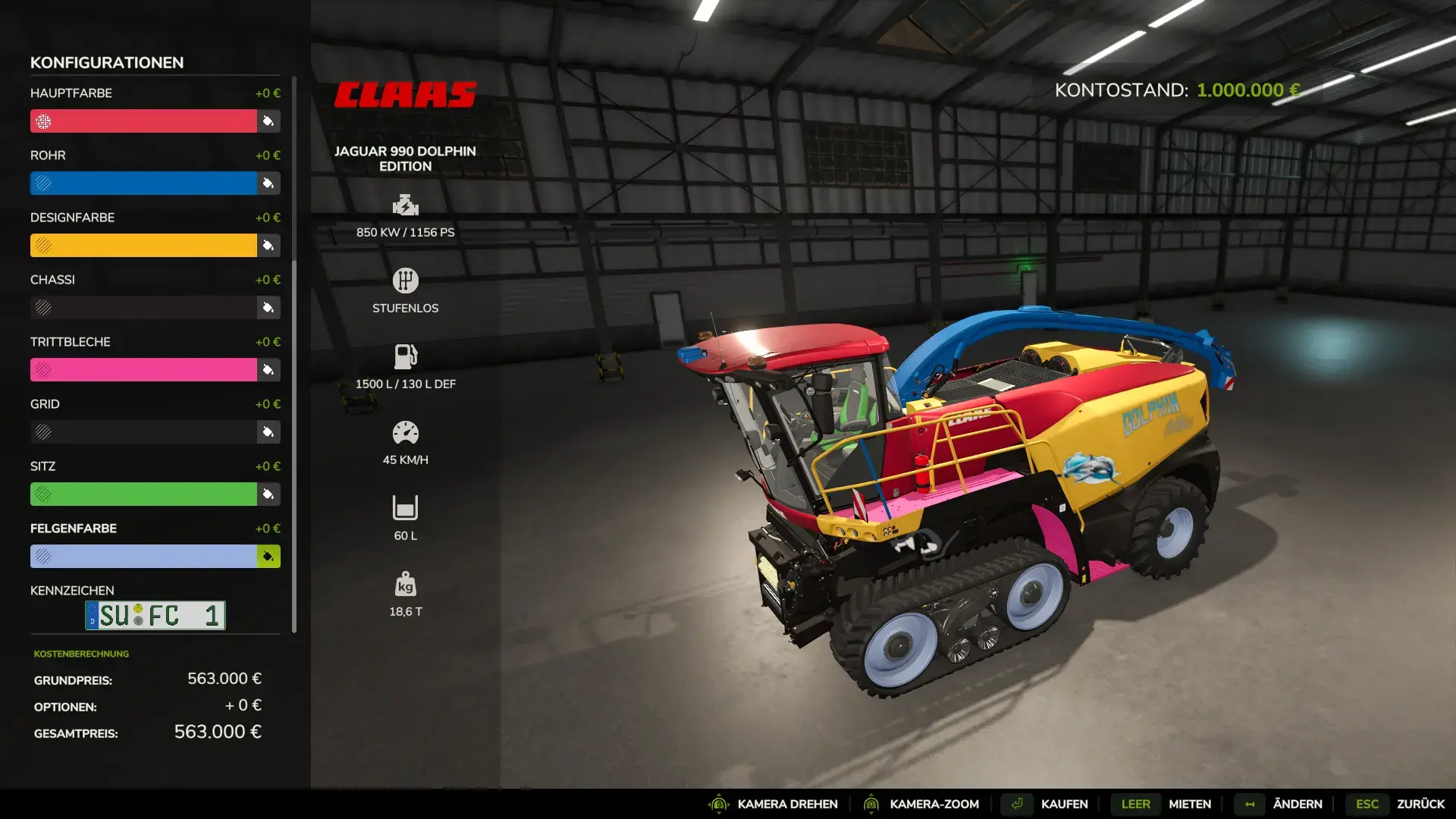
Task: Pick the yellow Designfarbe color bar
Action: coord(144,246)
